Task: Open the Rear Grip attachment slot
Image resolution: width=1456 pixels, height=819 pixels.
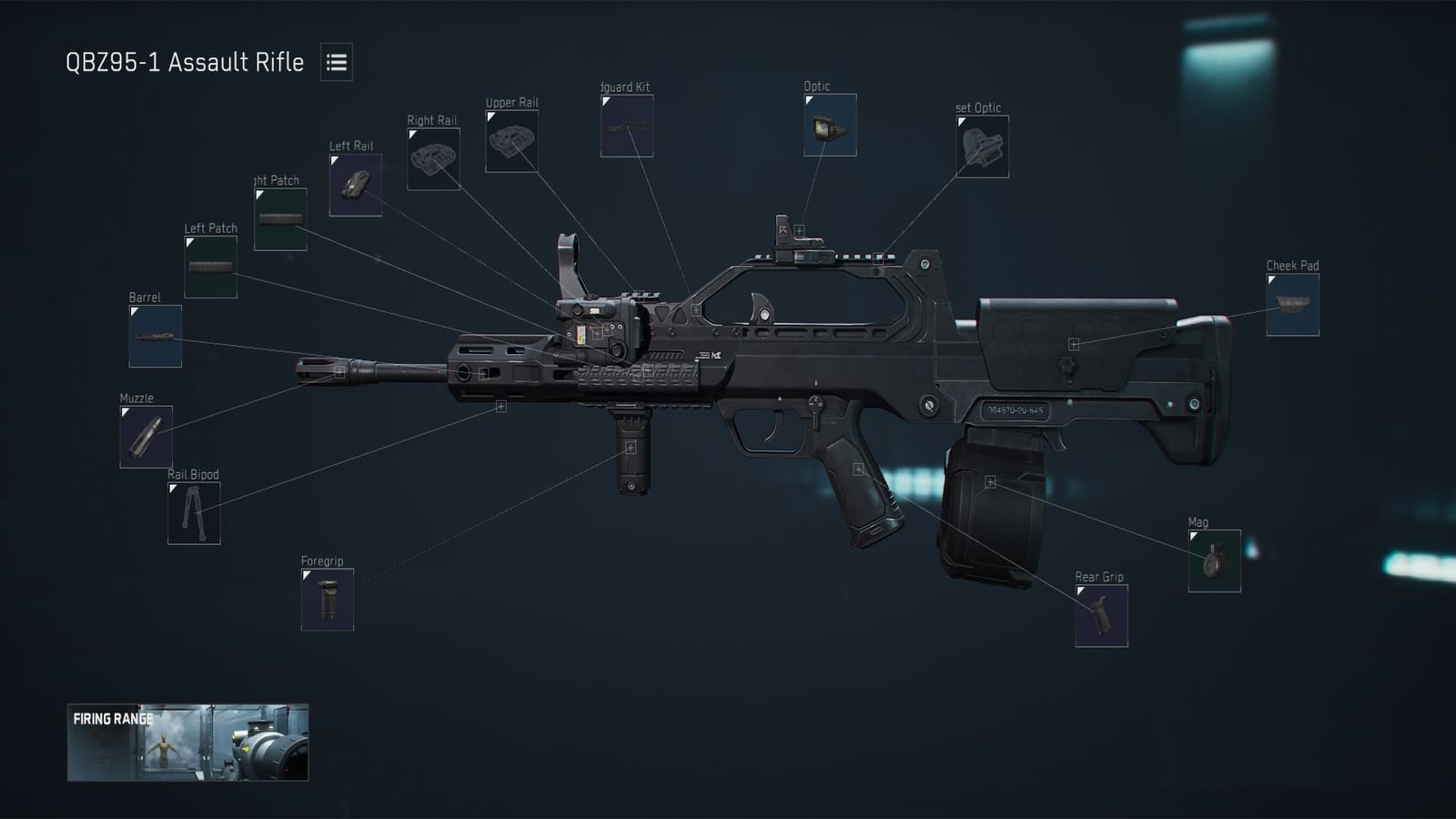Action: [x=1102, y=614]
